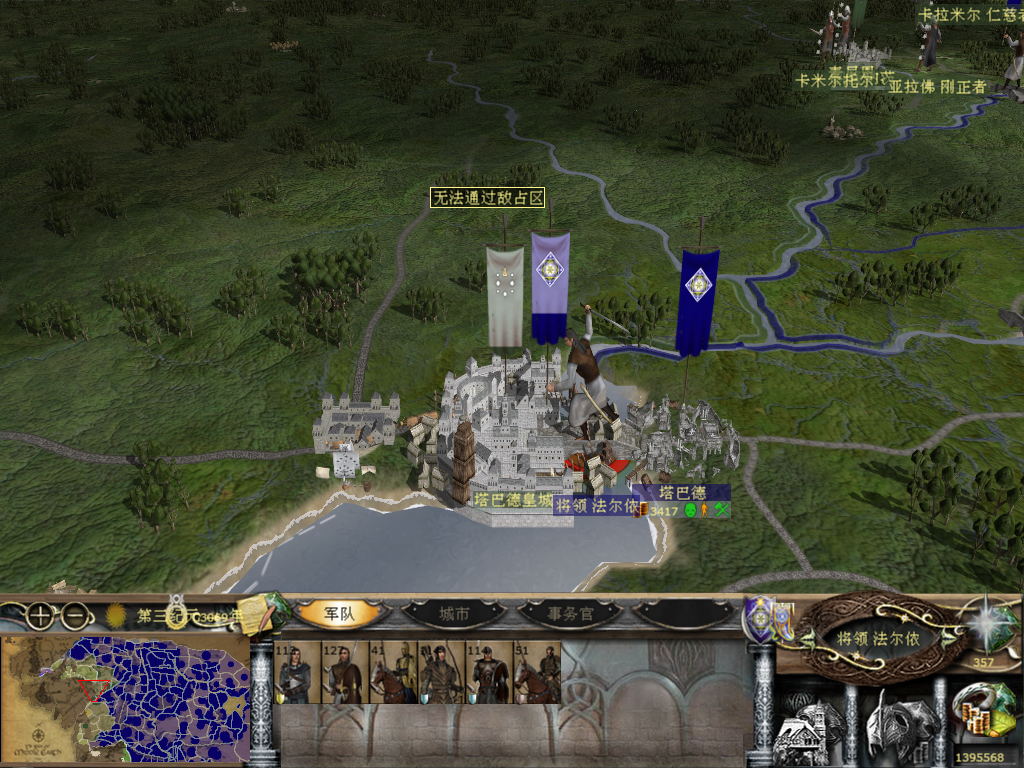Select the cavalry unit card with 41 soldiers
Image resolution: width=1024 pixels, height=768 pixels.
pos(392,673)
